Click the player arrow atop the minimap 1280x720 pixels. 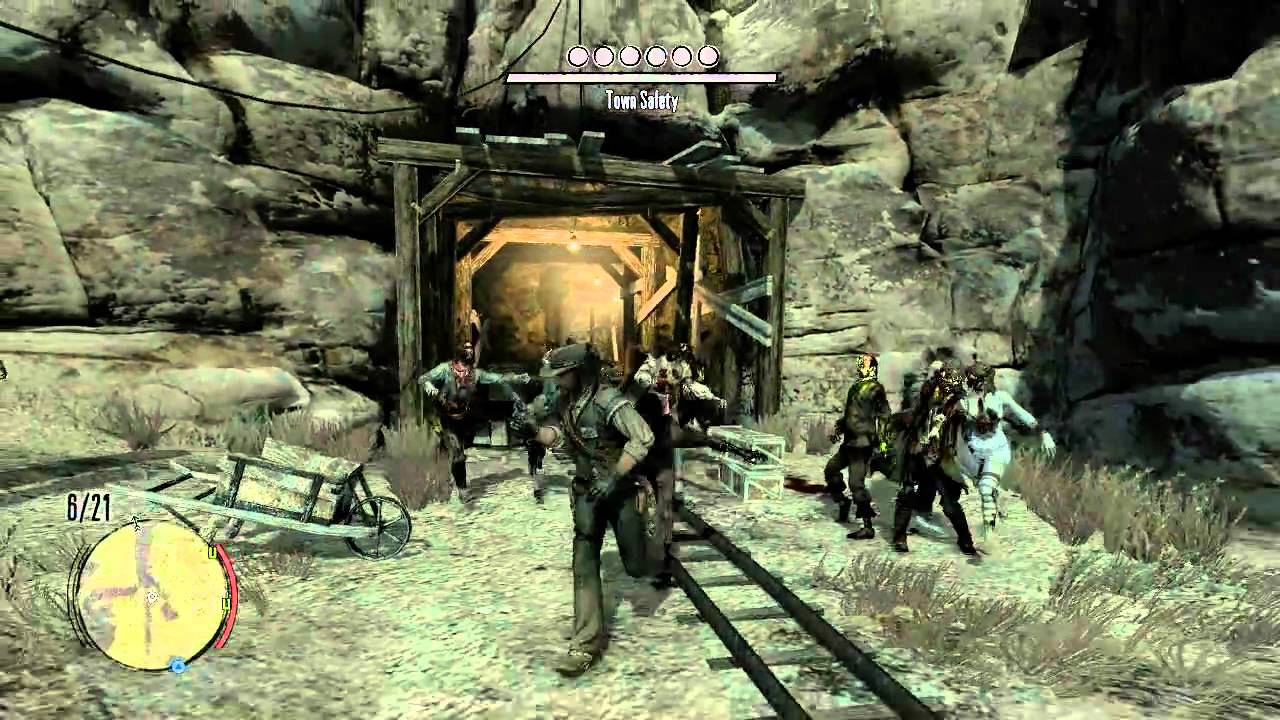(137, 522)
